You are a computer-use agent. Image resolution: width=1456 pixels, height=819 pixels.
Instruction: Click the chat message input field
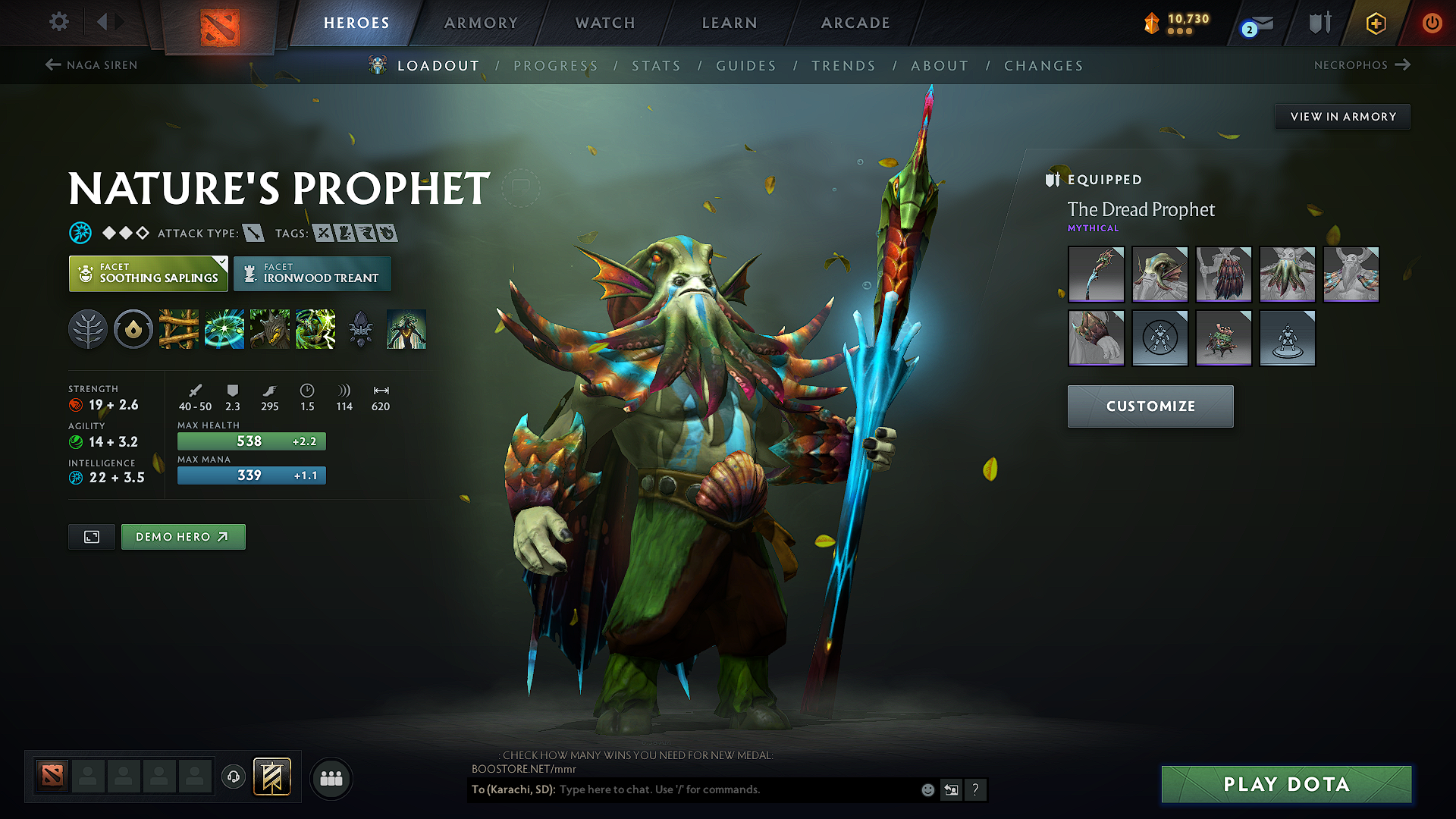(736, 789)
